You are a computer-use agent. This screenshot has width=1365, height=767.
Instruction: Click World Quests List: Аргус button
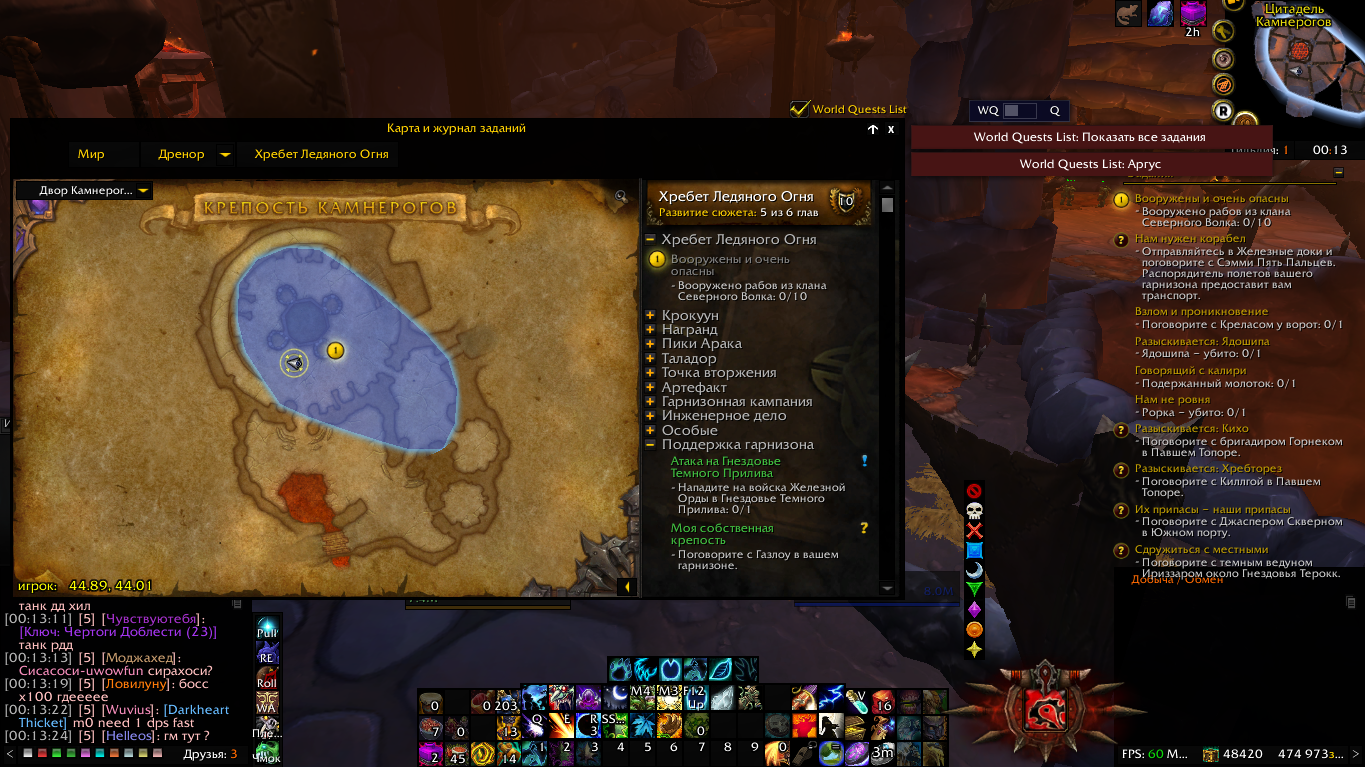[1090, 164]
